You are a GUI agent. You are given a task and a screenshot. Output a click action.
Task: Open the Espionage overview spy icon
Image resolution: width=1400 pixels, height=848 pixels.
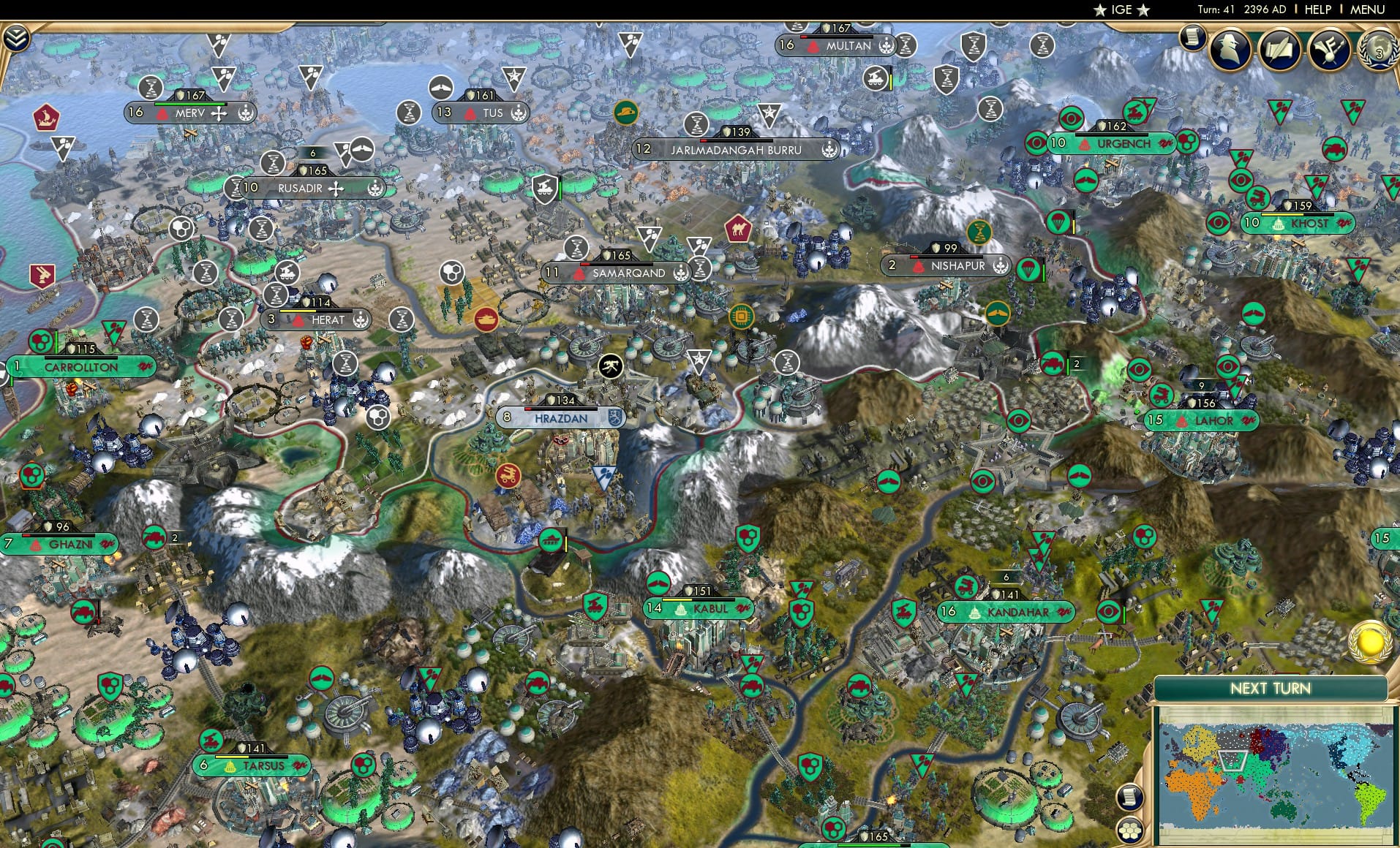pyautogui.click(x=1229, y=50)
